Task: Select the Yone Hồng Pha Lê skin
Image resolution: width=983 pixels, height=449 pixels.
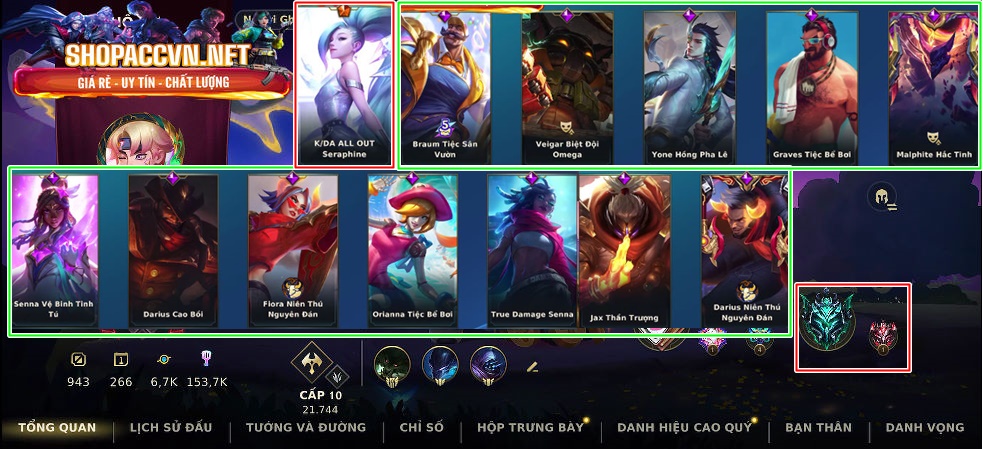Action: coord(689,85)
